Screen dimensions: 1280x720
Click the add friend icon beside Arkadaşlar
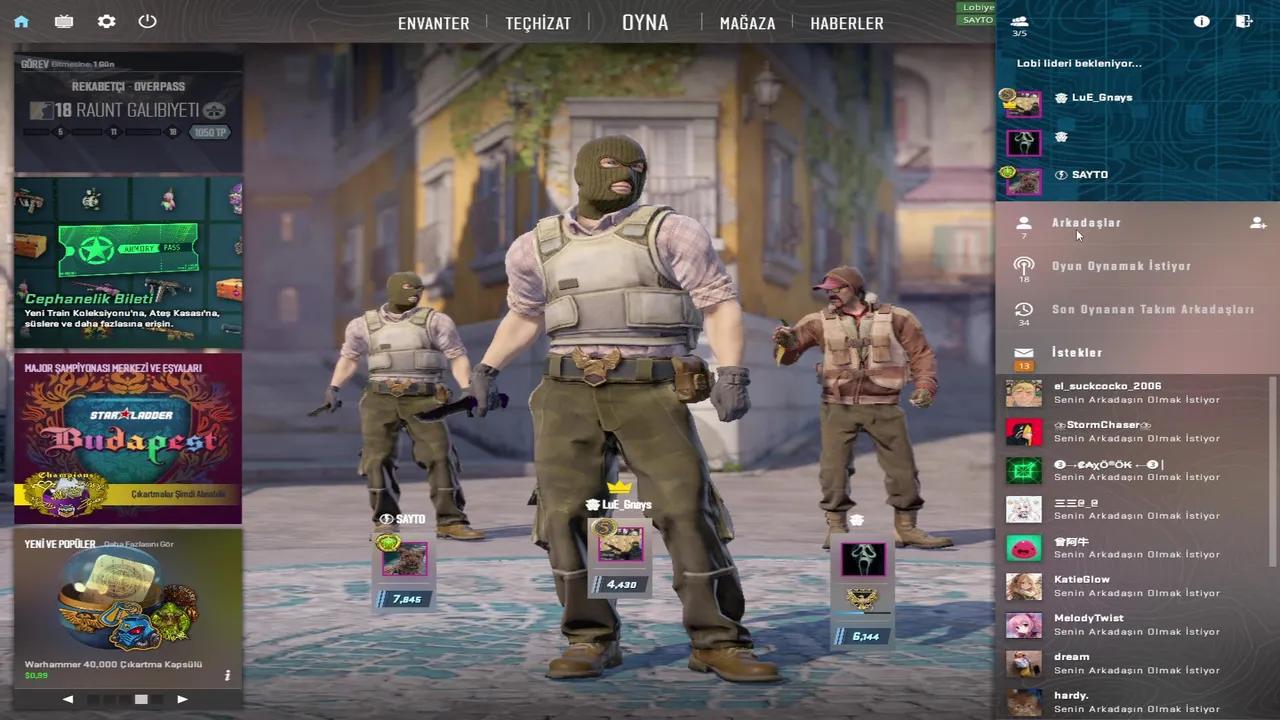coord(1258,223)
